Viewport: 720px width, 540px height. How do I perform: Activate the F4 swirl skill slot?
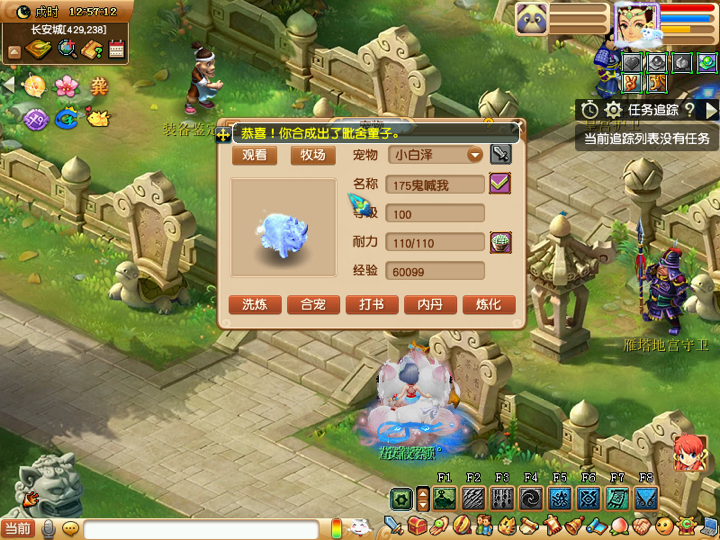click(531, 498)
